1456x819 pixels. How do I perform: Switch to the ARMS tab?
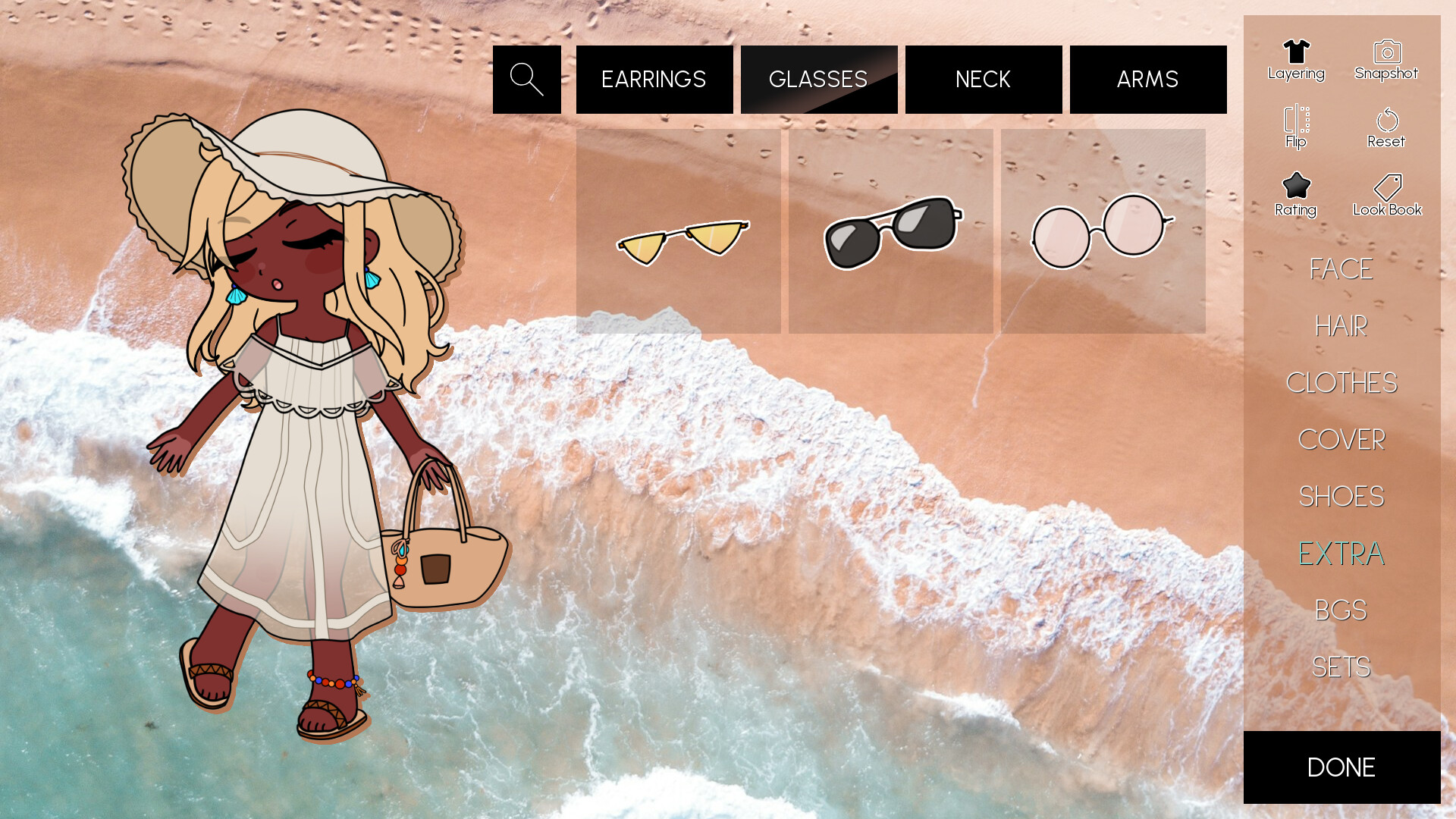click(1147, 78)
